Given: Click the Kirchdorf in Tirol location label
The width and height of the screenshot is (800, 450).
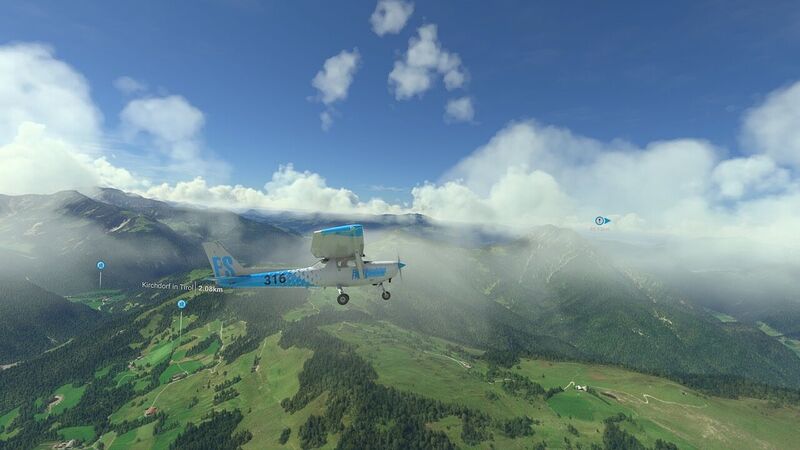Looking at the screenshot, I should tap(168, 286).
